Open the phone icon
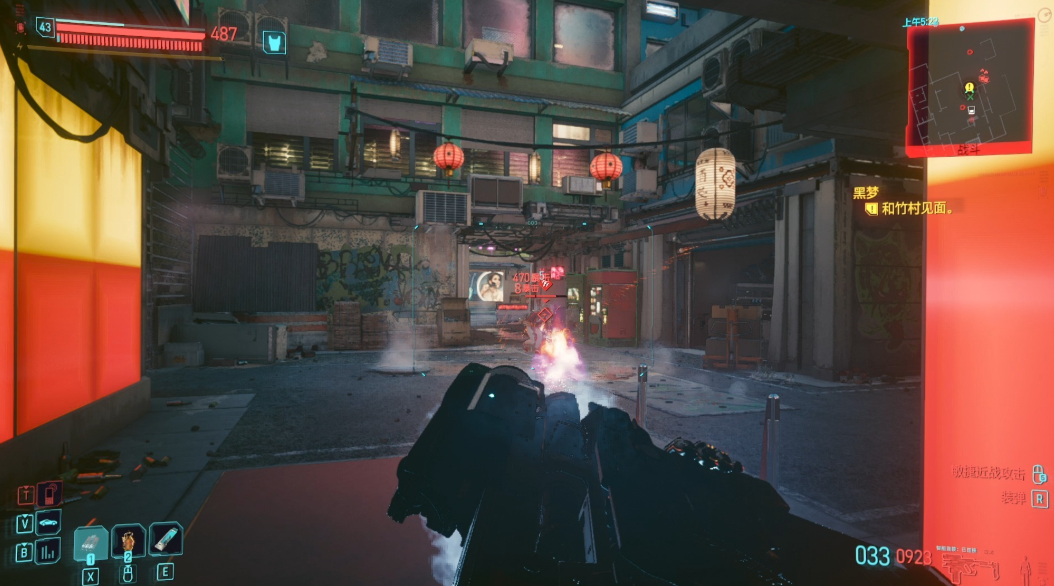Viewport: 1054px width, 586px height. coord(49,493)
